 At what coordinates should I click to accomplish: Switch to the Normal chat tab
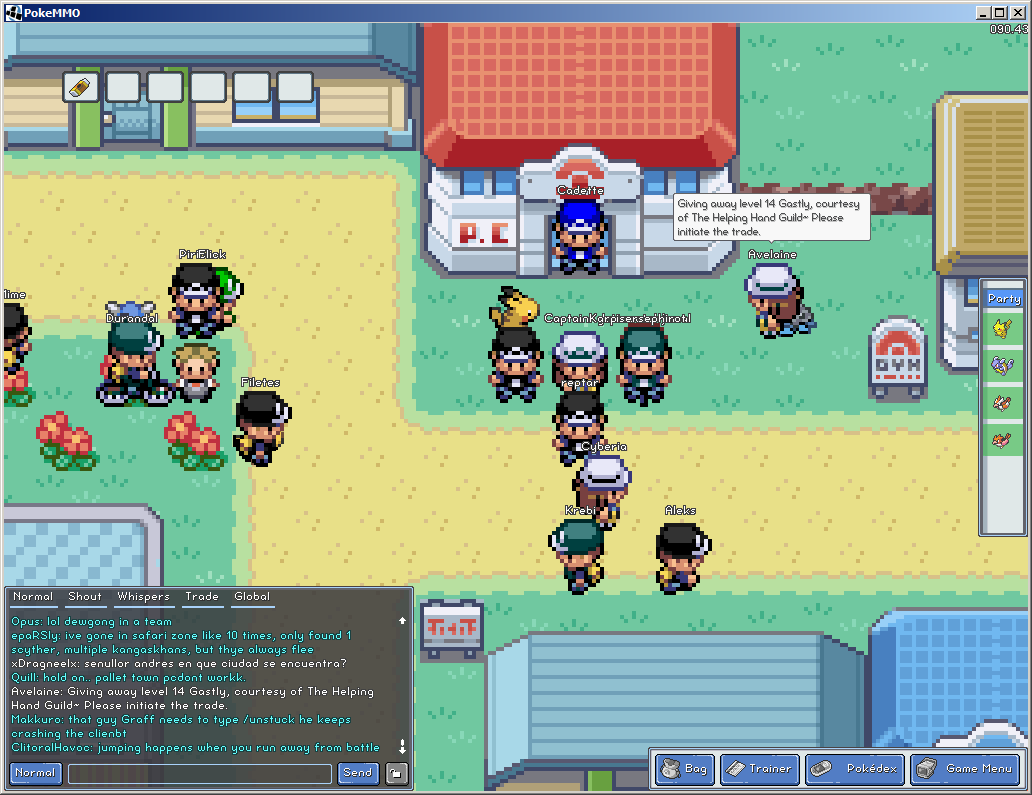coord(33,597)
